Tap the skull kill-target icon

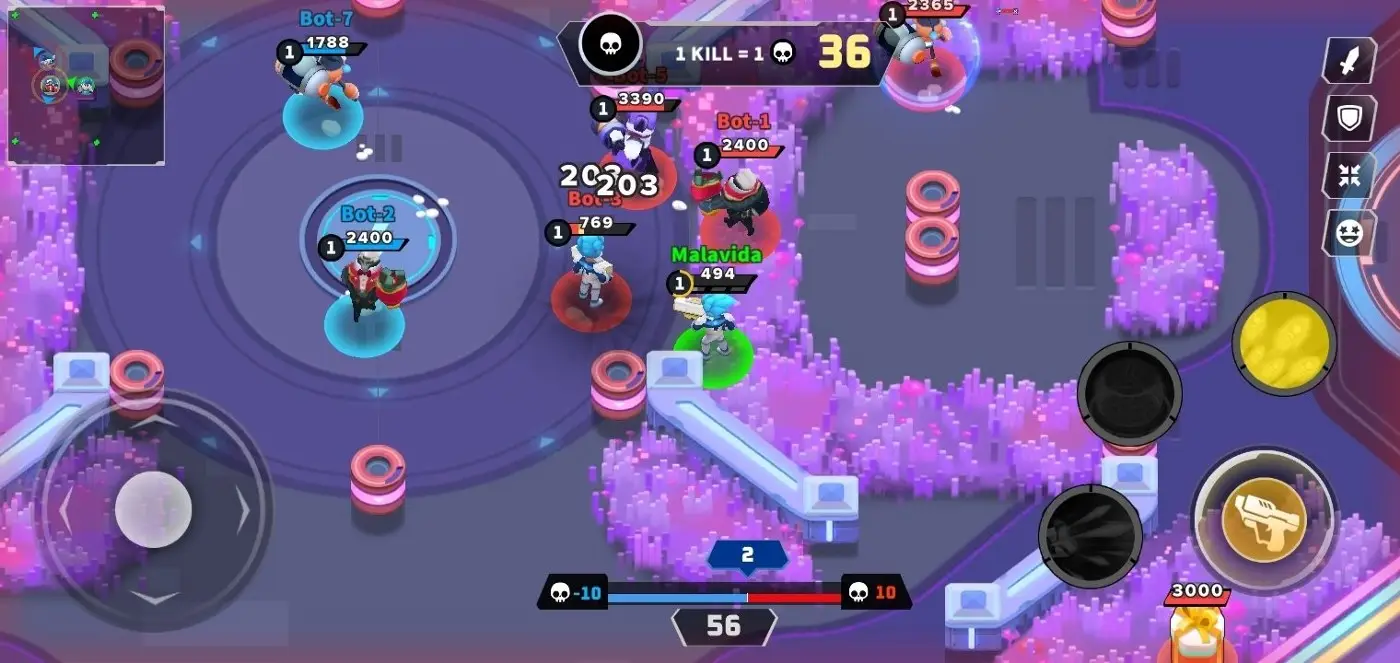point(610,45)
